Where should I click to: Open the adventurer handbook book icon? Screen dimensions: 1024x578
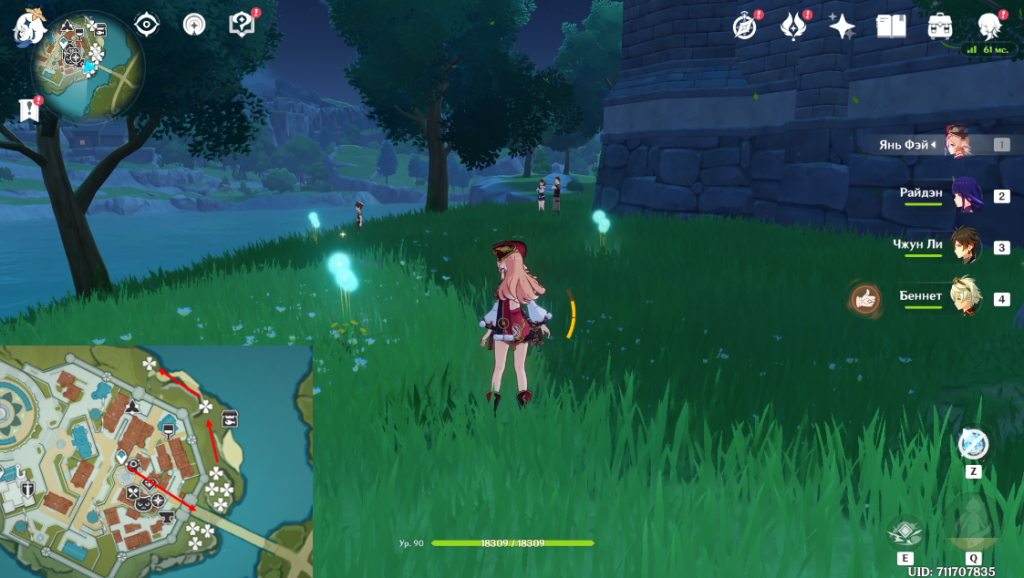pyautogui.click(x=891, y=26)
